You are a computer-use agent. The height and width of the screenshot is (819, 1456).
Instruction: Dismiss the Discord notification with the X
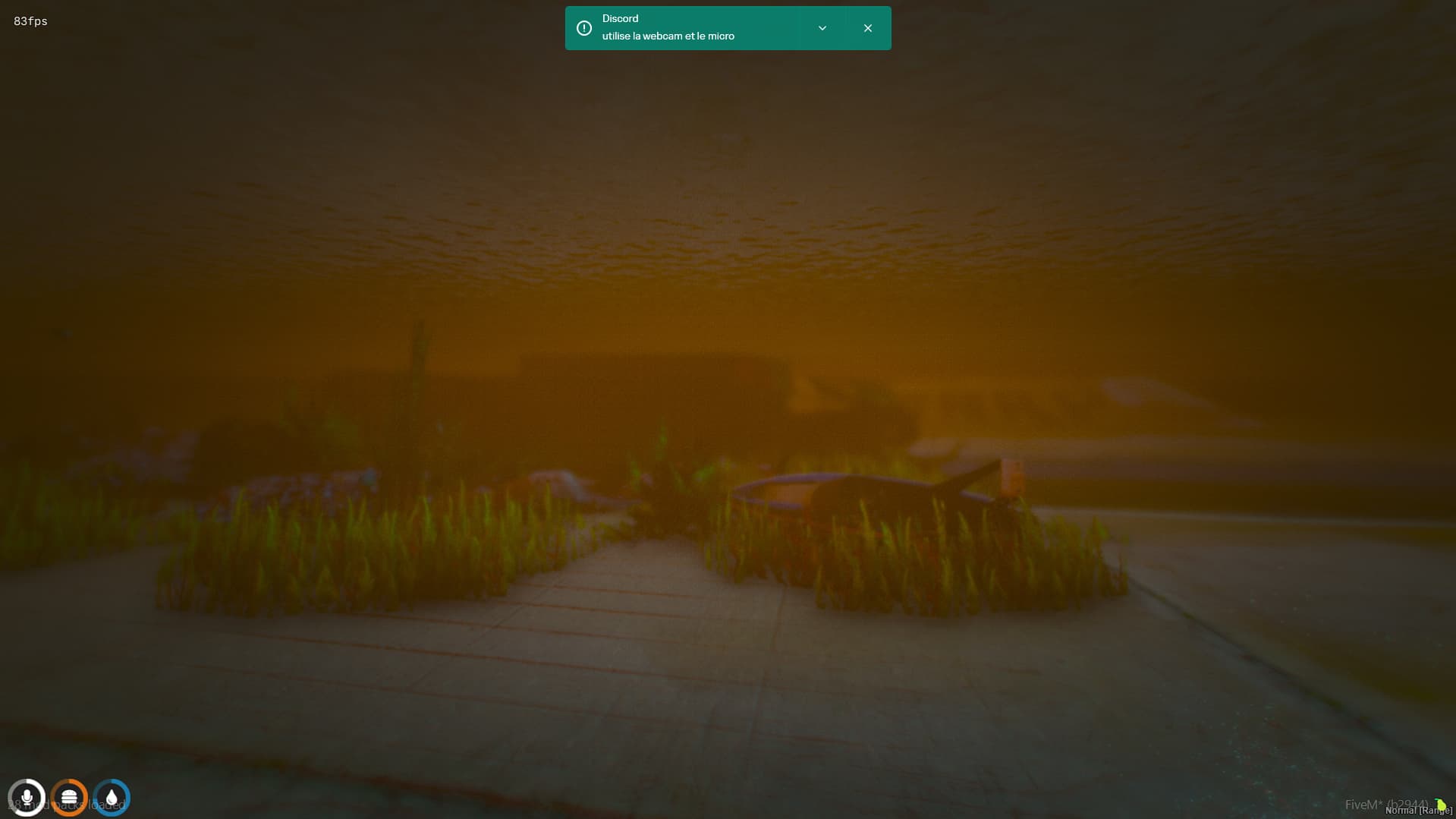tap(867, 27)
